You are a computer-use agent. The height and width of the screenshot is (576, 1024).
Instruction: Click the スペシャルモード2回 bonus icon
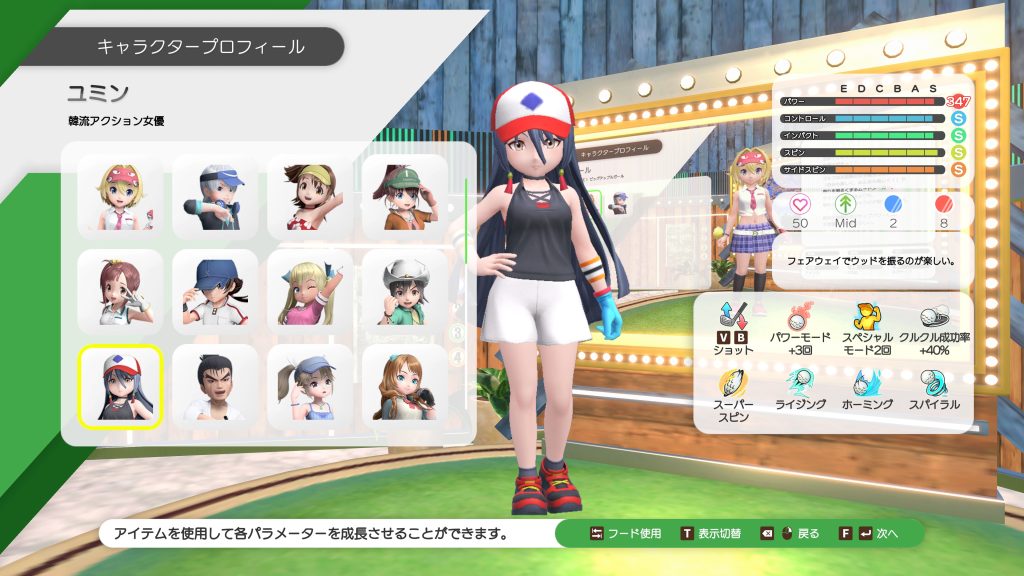click(x=866, y=318)
